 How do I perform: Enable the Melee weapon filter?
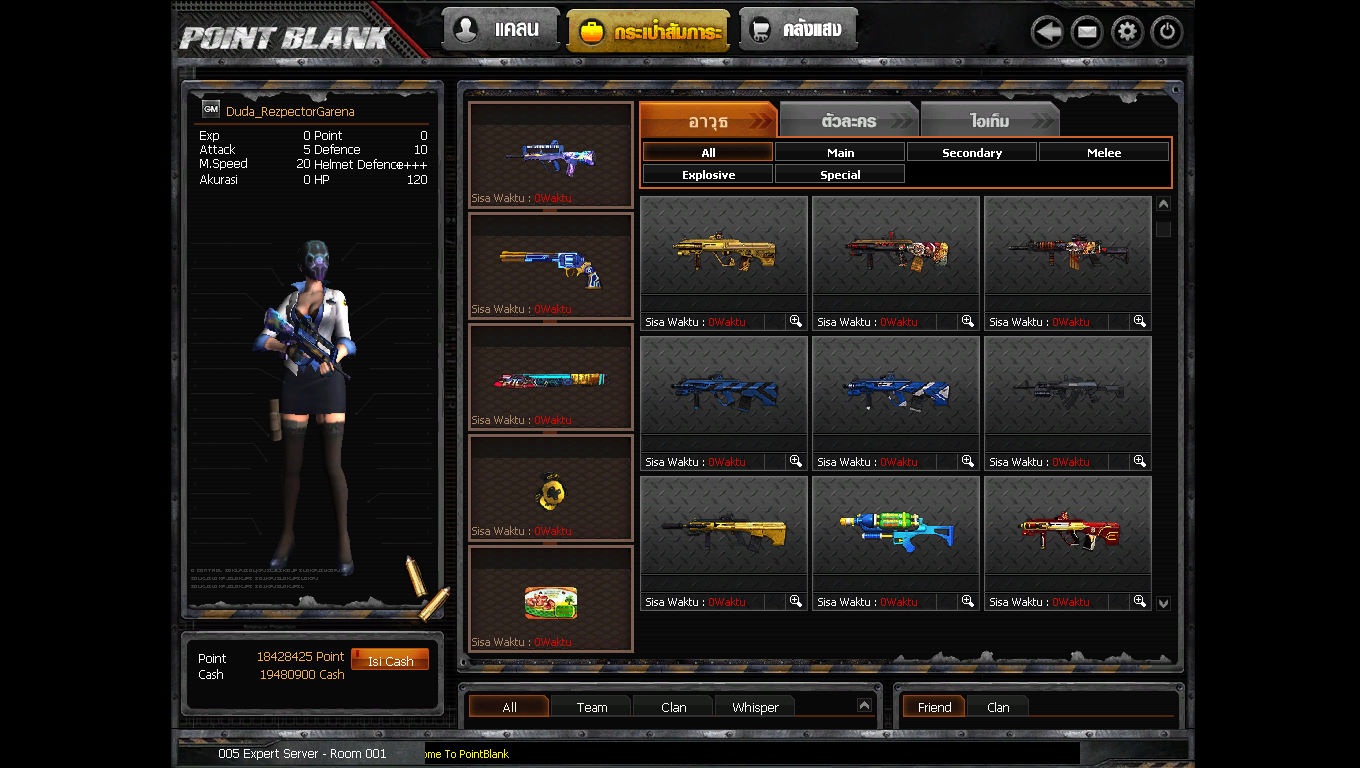pos(1103,152)
